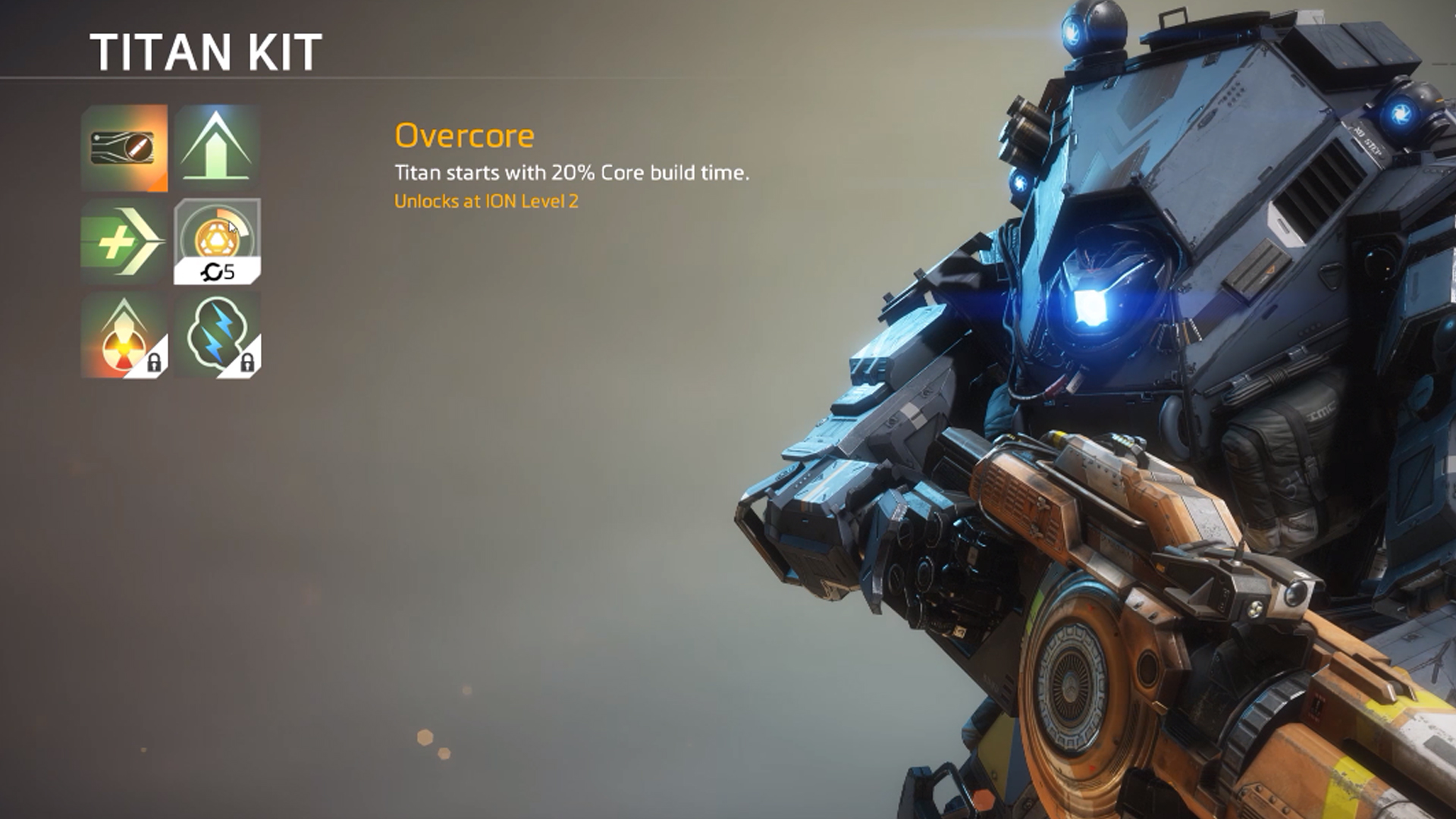Click the Unlocks at ION Level 2 text
The width and height of the screenshot is (1456, 819).
(485, 201)
